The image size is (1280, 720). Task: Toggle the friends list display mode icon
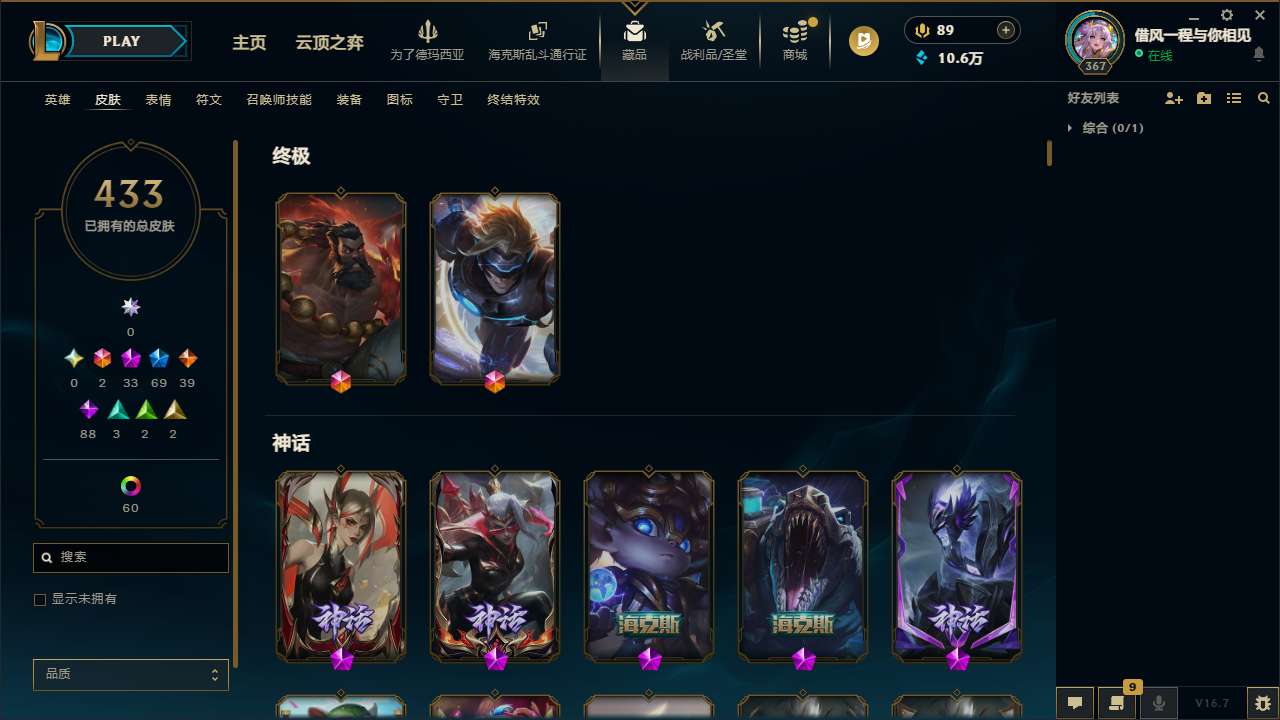pyautogui.click(x=1234, y=98)
